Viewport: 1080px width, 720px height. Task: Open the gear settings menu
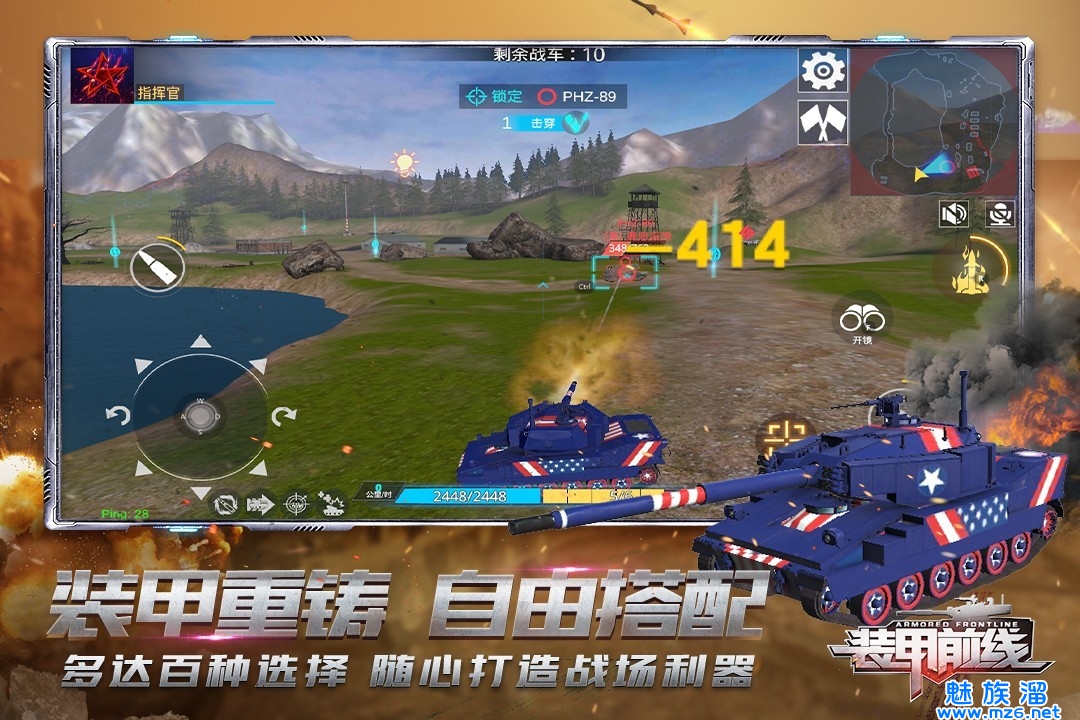click(x=823, y=70)
